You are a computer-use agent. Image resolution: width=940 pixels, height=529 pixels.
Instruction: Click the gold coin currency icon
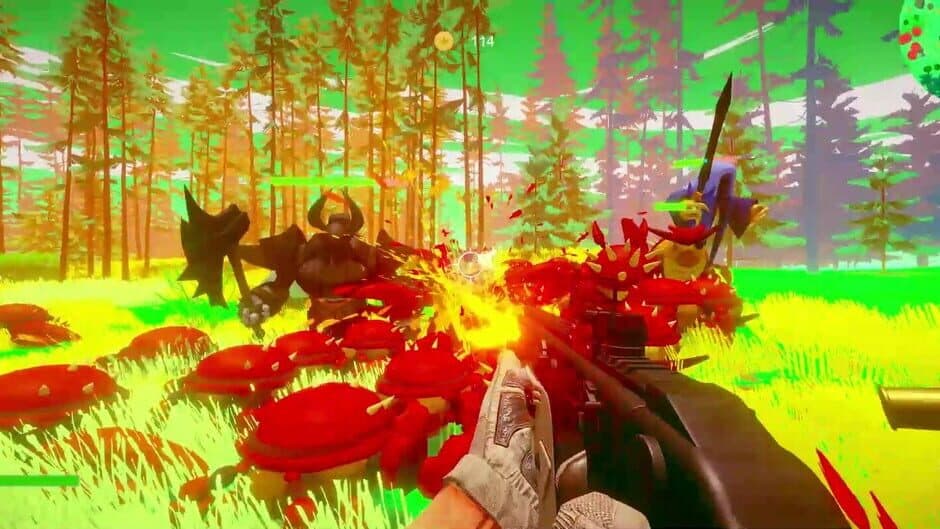click(443, 40)
